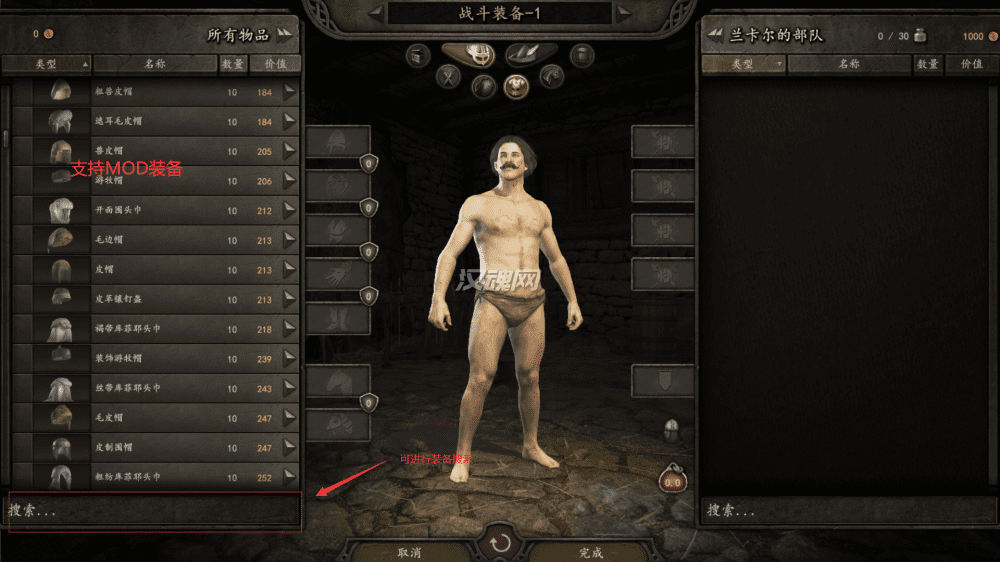Focus the left 搜索 search box
1000x562 pixels.
click(152, 510)
